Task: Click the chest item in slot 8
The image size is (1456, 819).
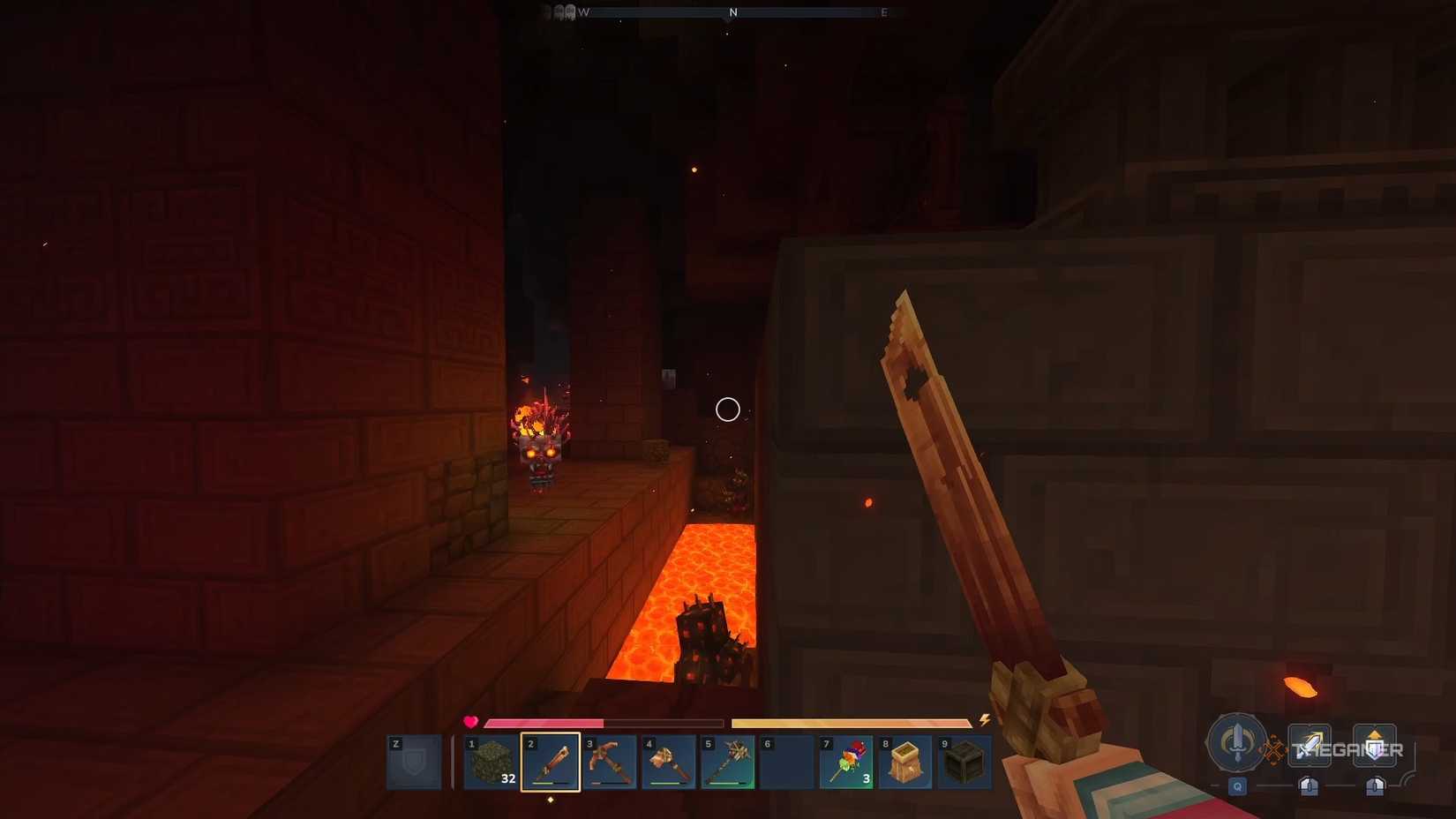Action: [904, 761]
